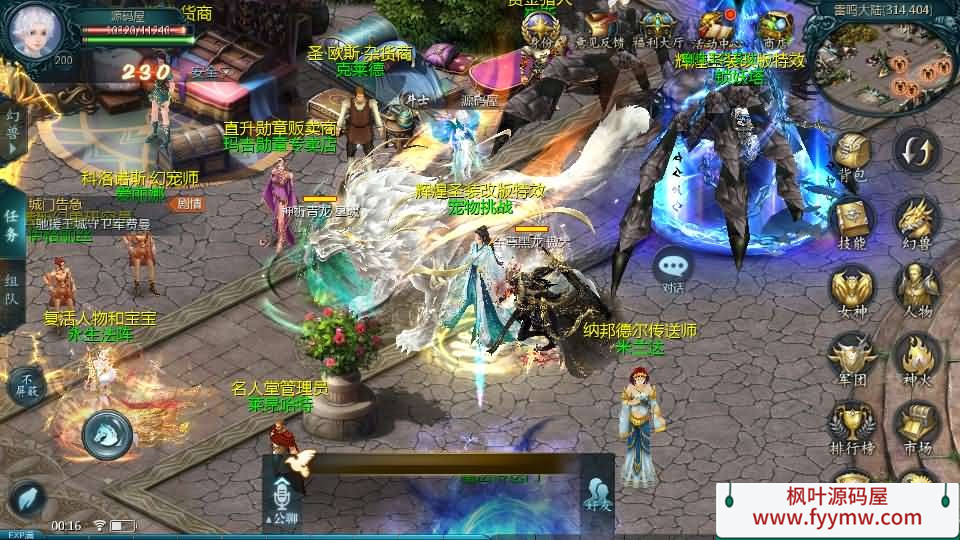Open the 商店 shop
Screen dimensions: 960x540
pyautogui.click(x=773, y=28)
